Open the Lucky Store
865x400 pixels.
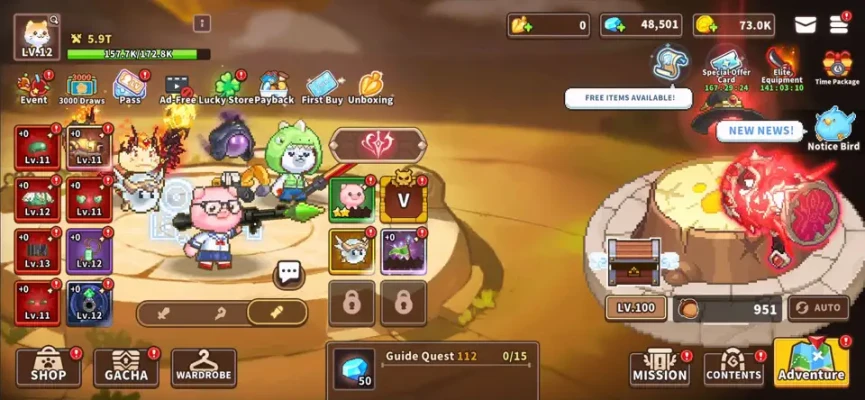tap(228, 88)
